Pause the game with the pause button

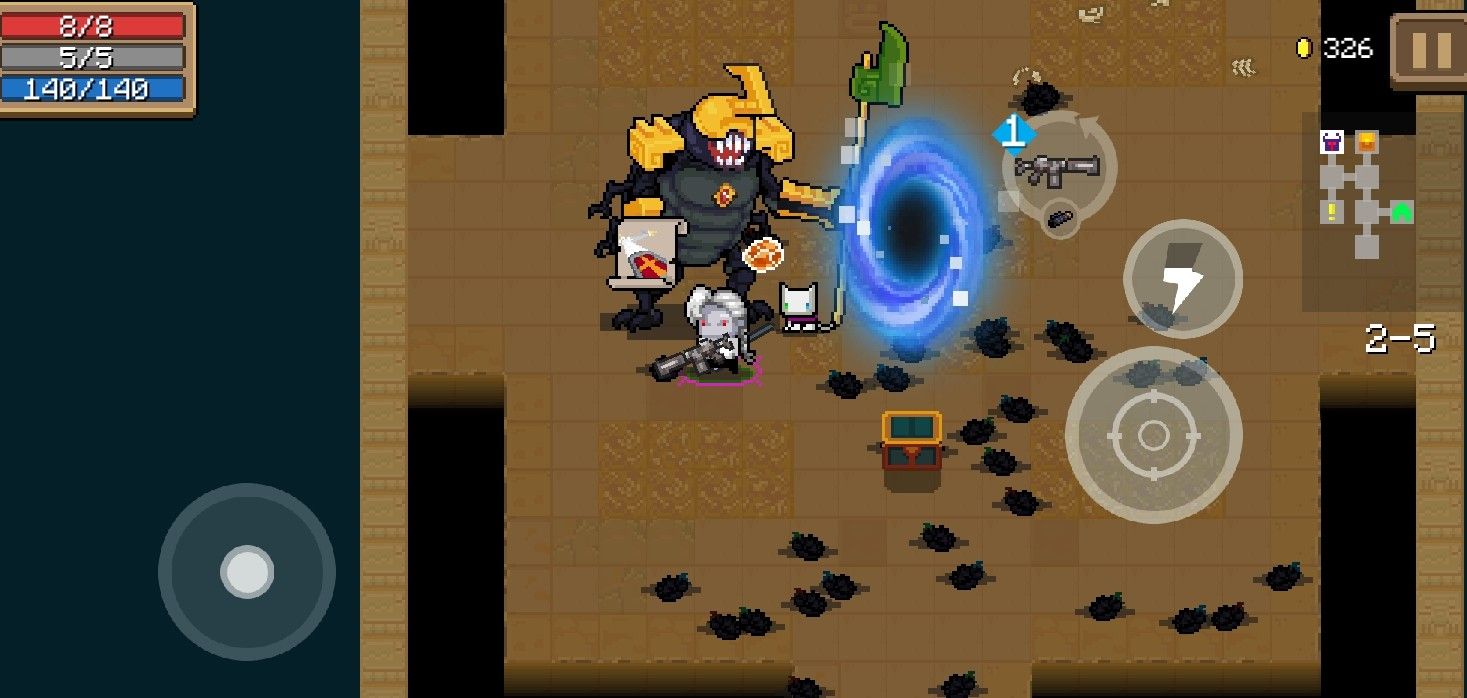(x=1431, y=50)
